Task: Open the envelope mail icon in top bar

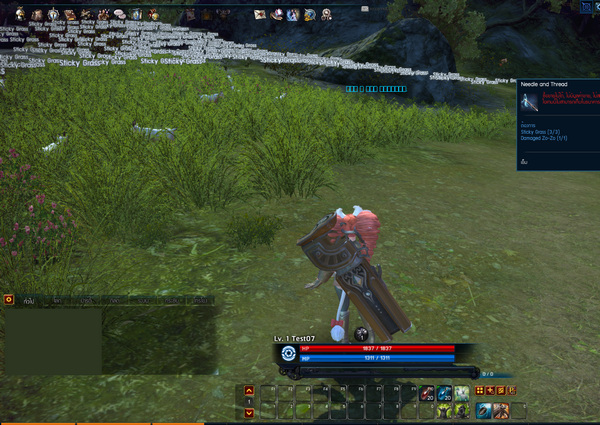Action: 260,14
